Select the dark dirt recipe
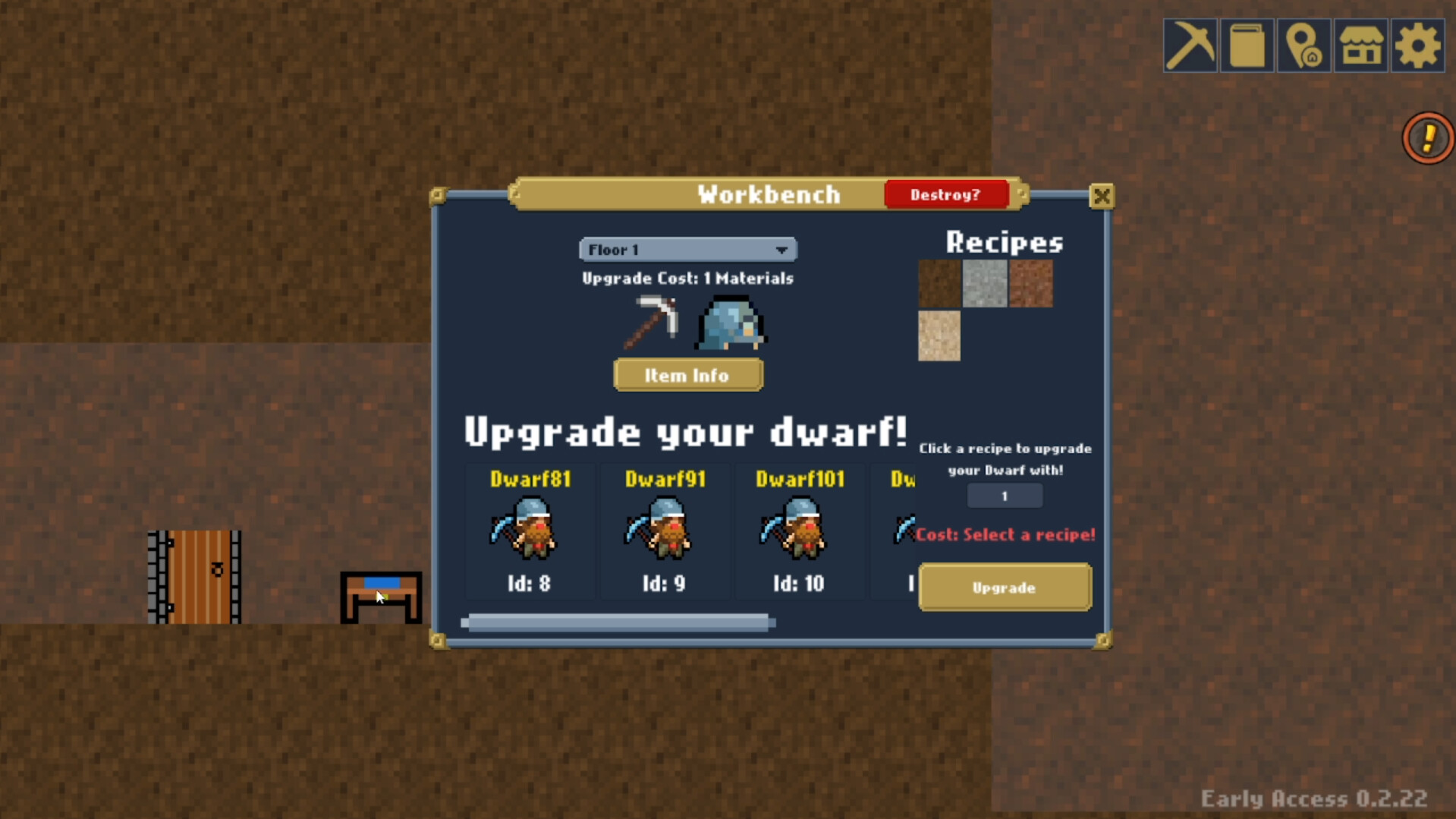 [939, 283]
